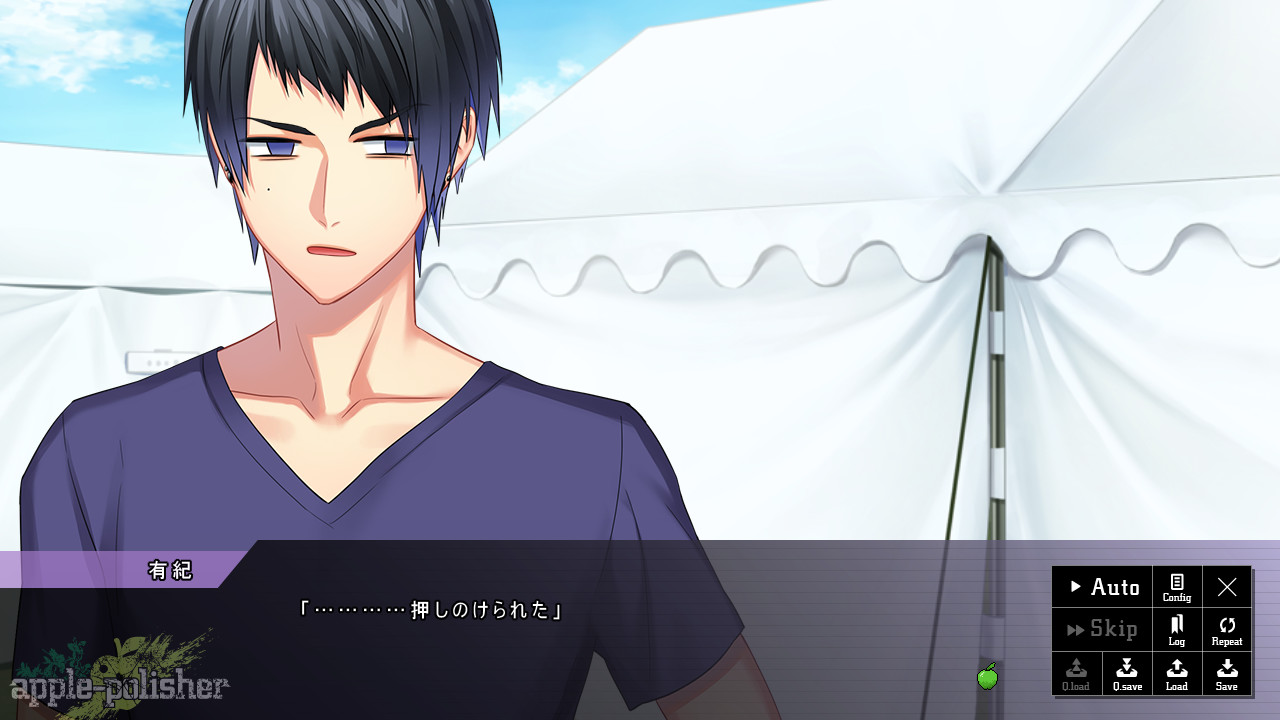Toggle the quick menu closed with X

1227,588
